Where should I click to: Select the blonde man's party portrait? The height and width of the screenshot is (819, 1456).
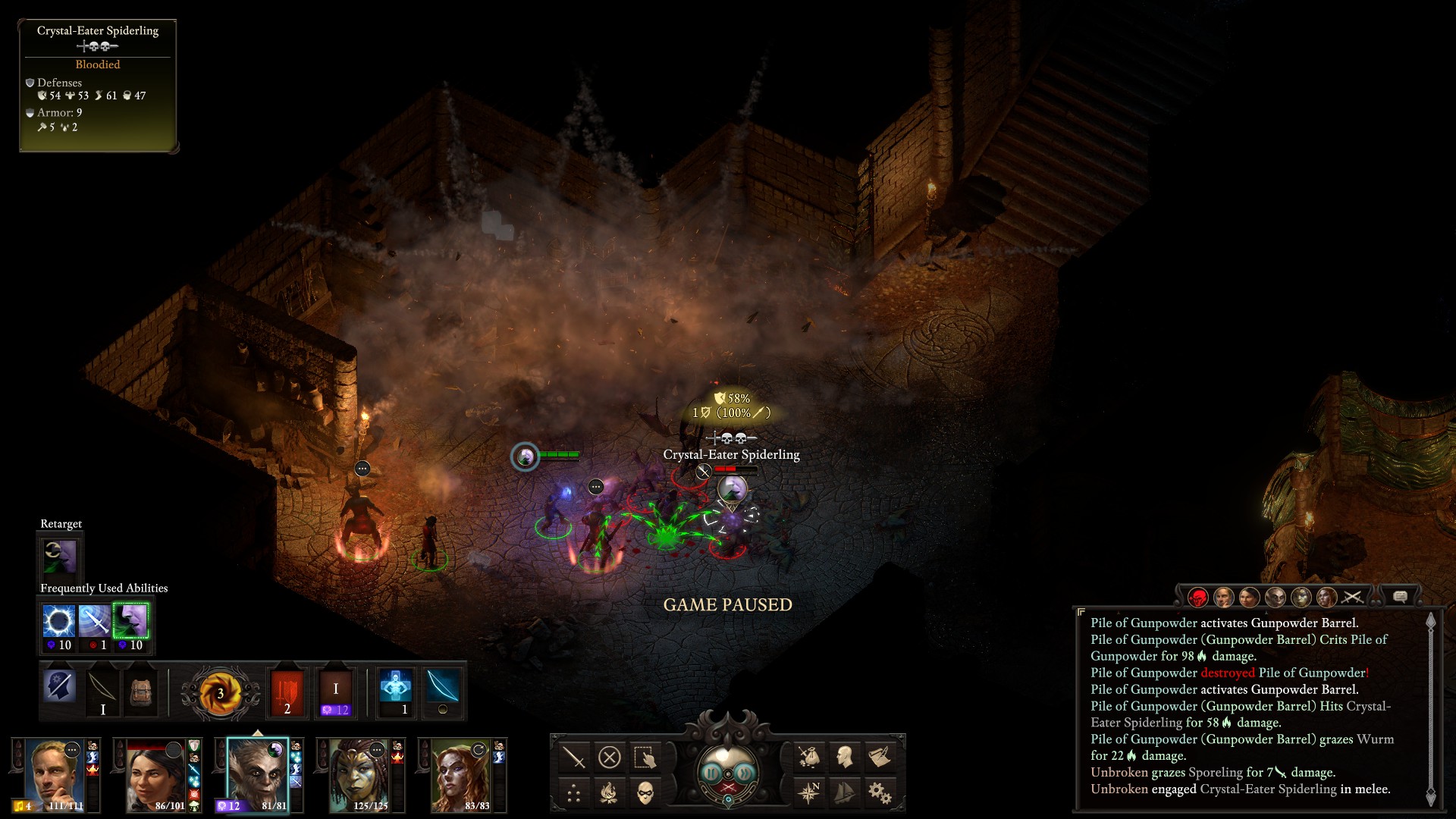(53, 775)
